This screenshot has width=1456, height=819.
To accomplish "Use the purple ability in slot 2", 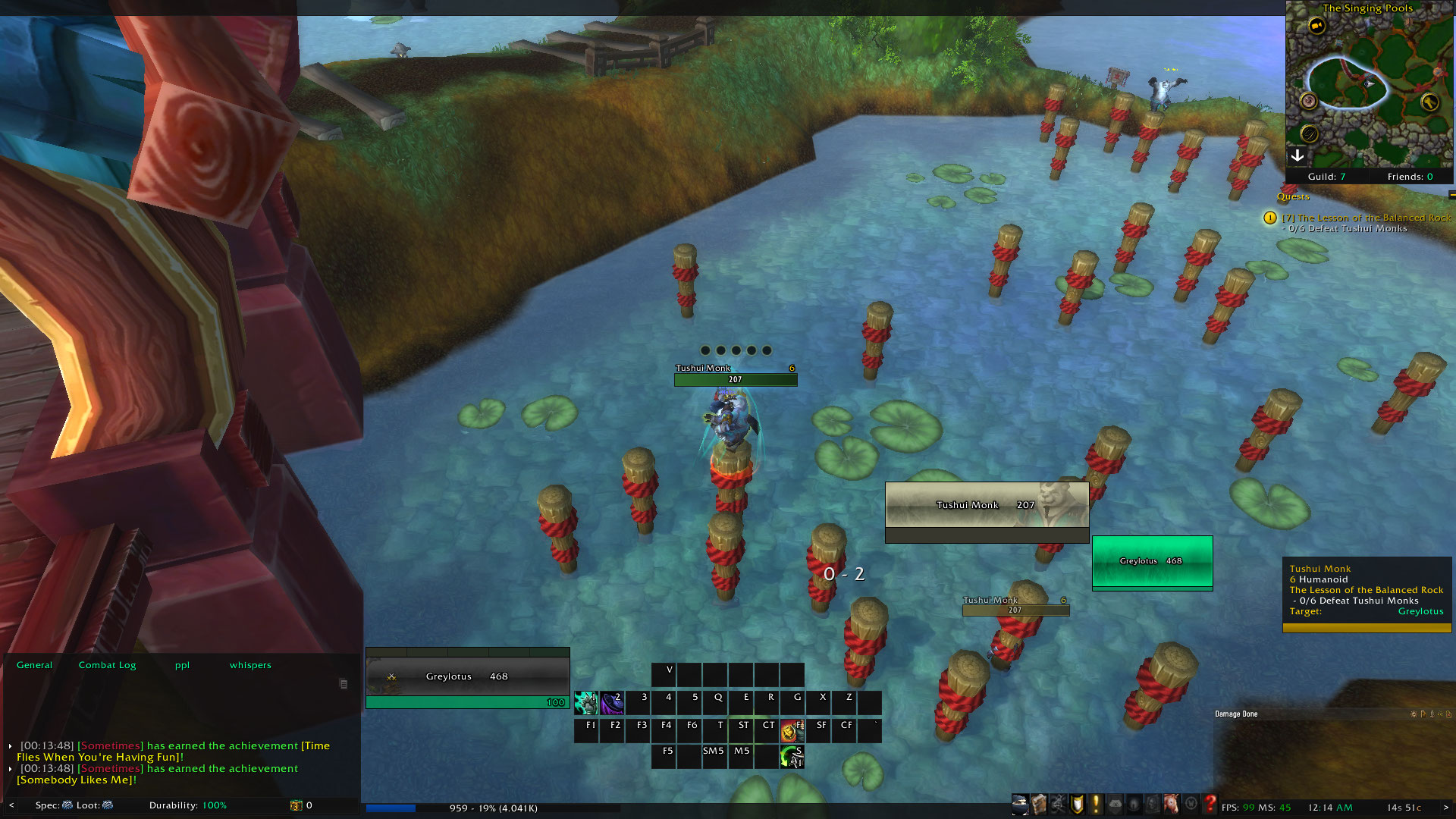I will click(612, 703).
